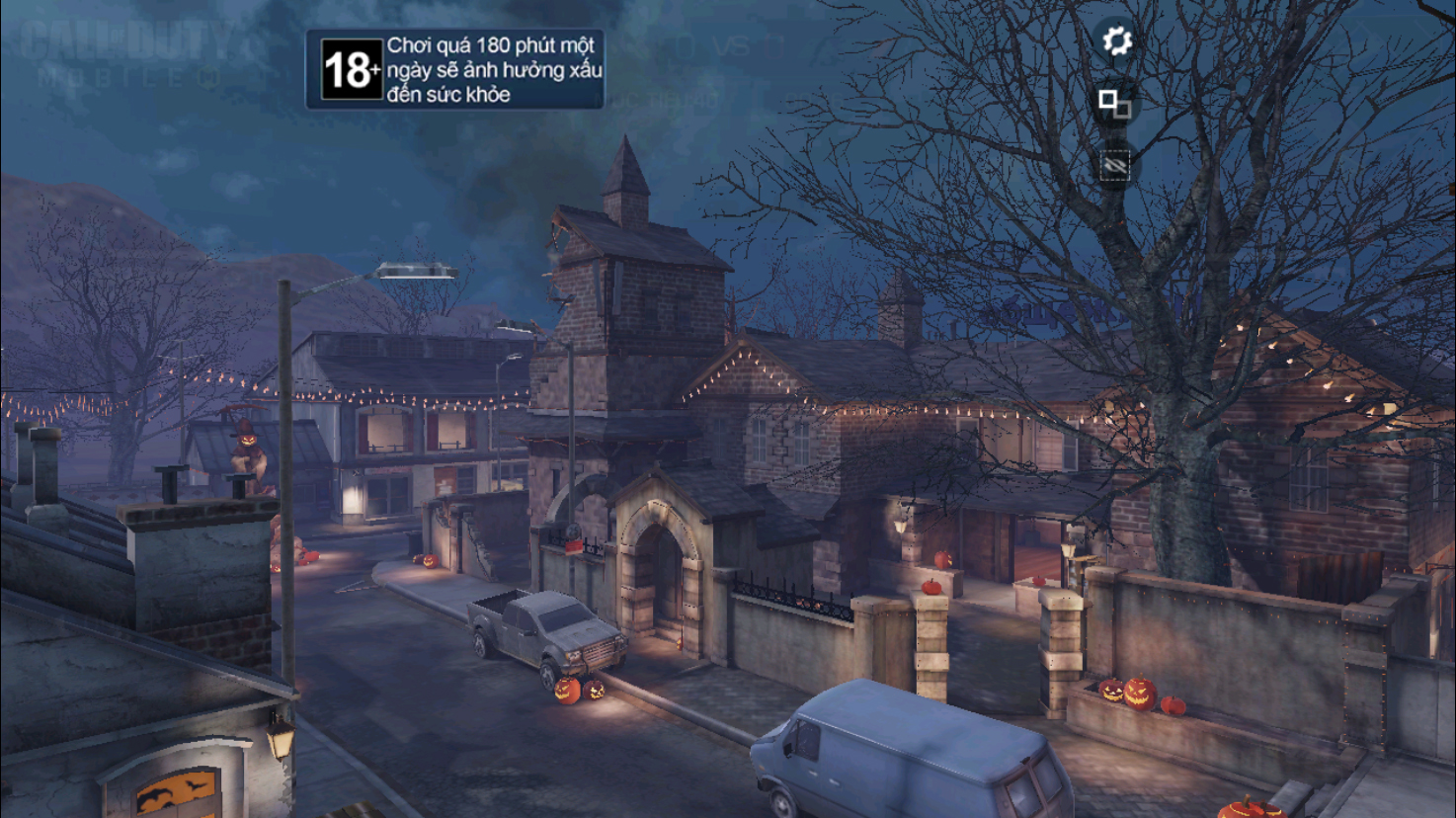The image size is (1456, 818).
Task: Open settings with the gear icon
Action: pyautogui.click(x=1116, y=41)
